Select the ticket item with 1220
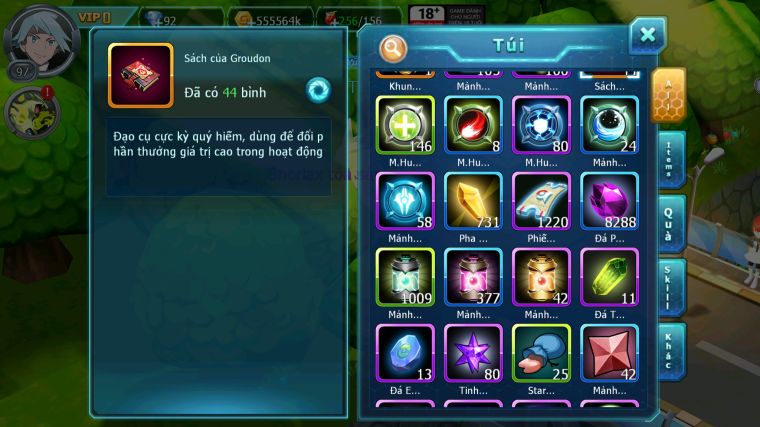Screen dimensions: 760x427 click(541, 202)
